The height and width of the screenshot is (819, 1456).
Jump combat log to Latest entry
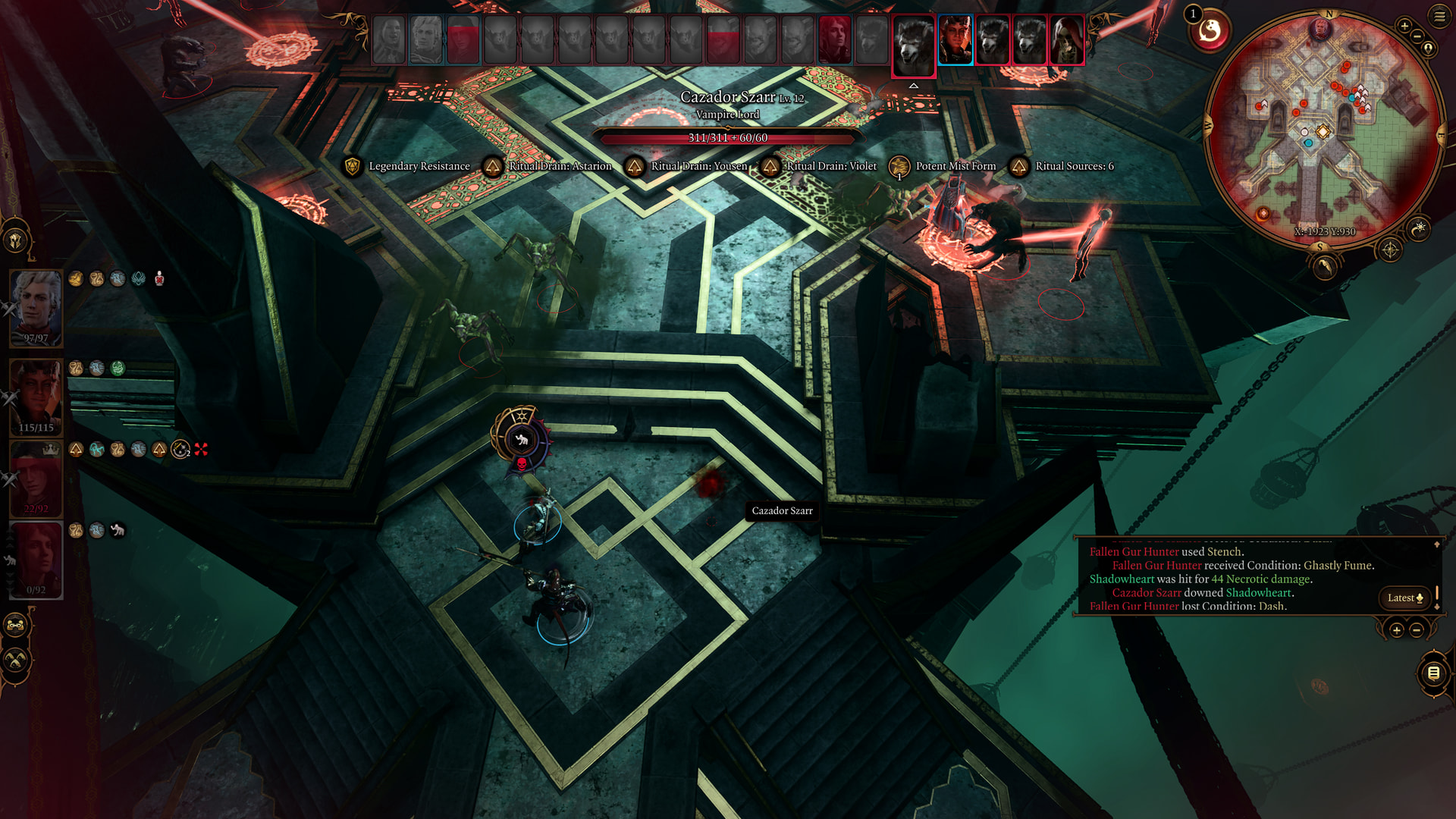pyautogui.click(x=1404, y=598)
